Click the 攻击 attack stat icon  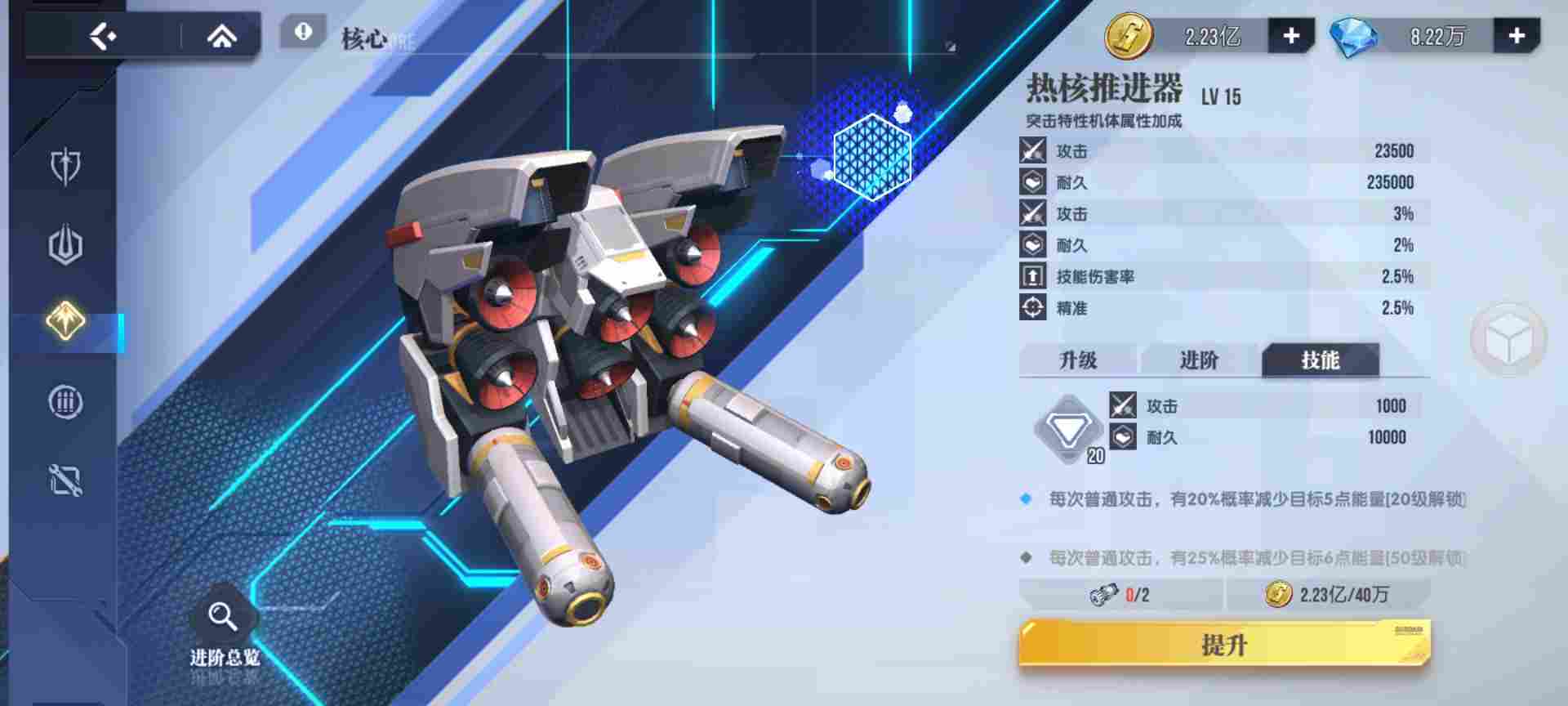coord(1032,150)
